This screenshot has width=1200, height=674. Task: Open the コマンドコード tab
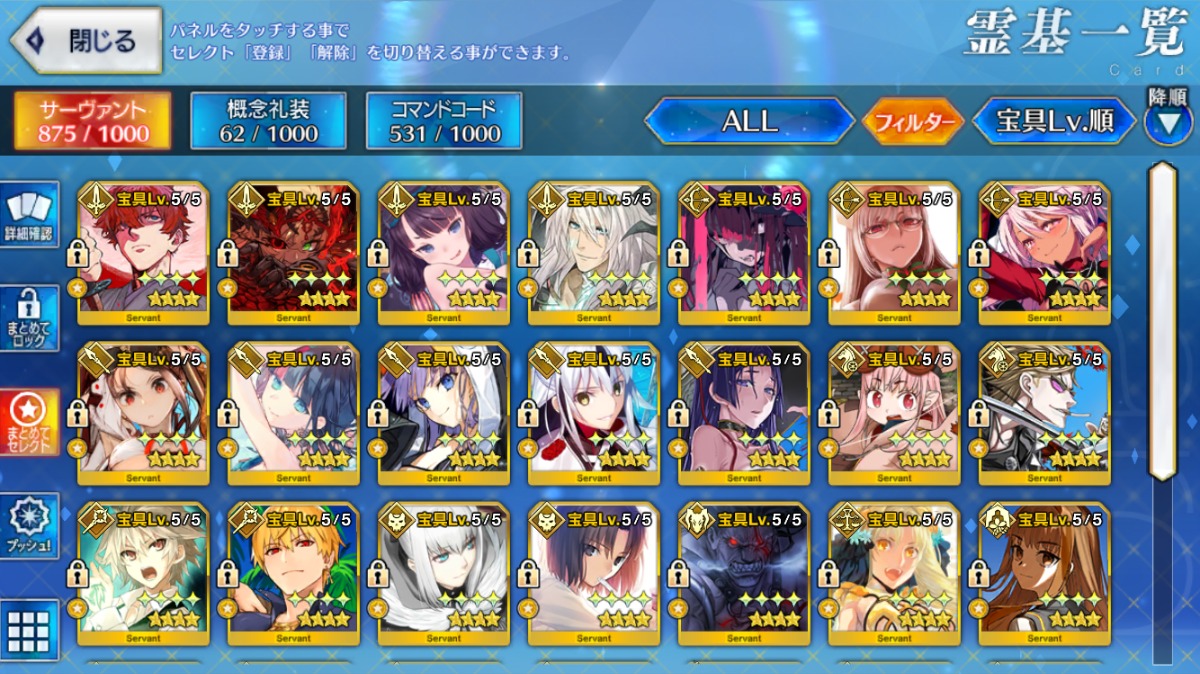[444, 122]
